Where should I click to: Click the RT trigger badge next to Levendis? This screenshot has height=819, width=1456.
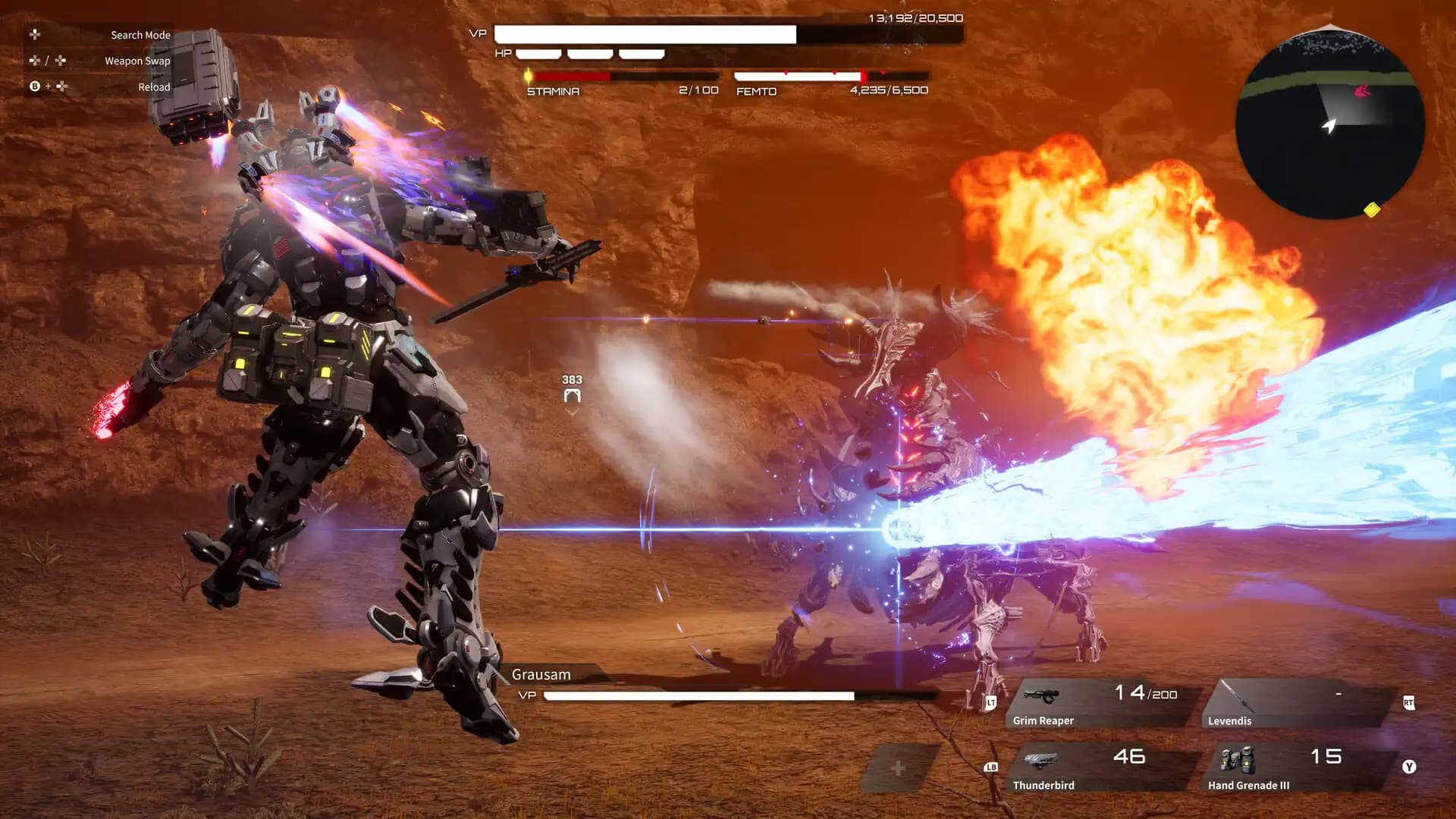(1409, 702)
